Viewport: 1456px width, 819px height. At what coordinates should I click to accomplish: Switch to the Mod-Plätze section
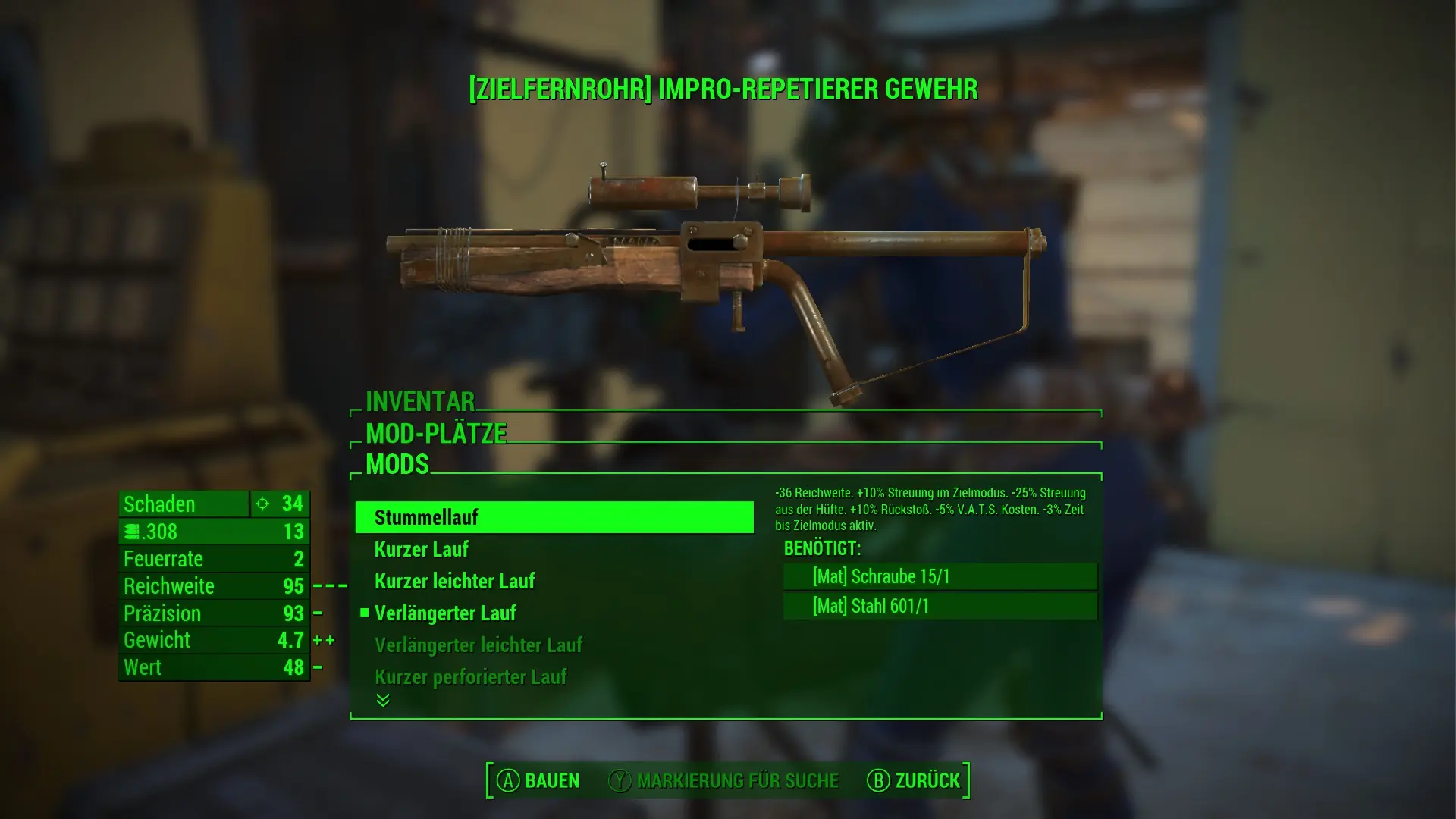(x=436, y=433)
